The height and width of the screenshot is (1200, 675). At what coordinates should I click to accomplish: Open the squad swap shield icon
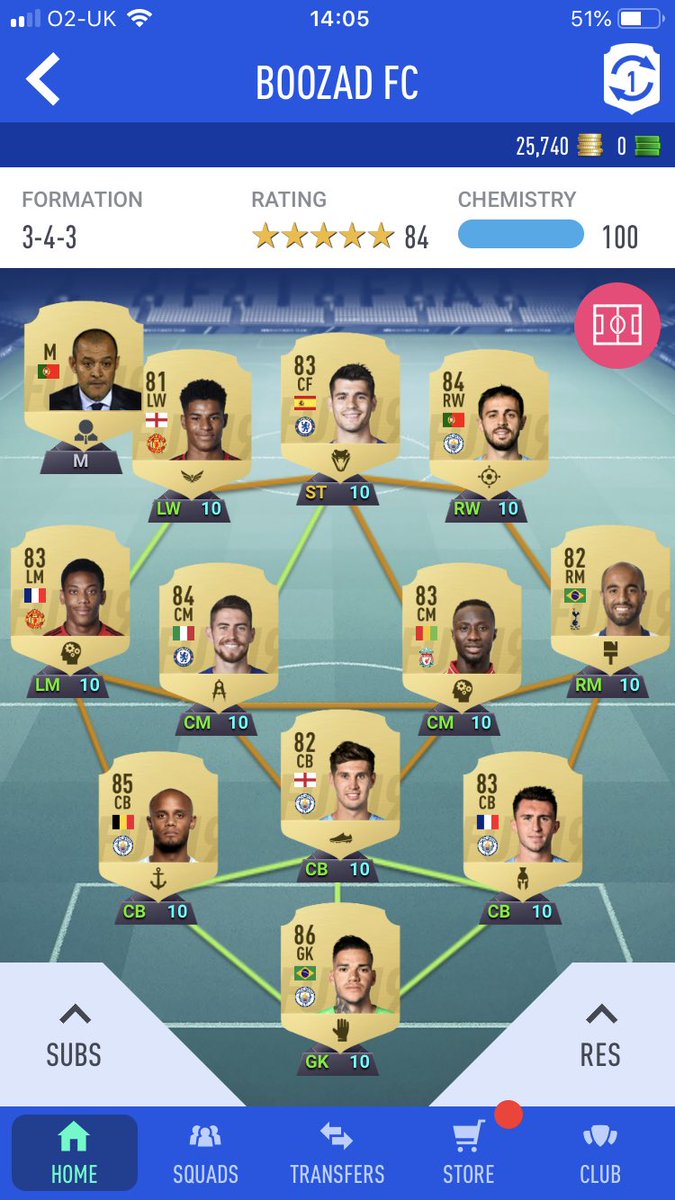631,78
